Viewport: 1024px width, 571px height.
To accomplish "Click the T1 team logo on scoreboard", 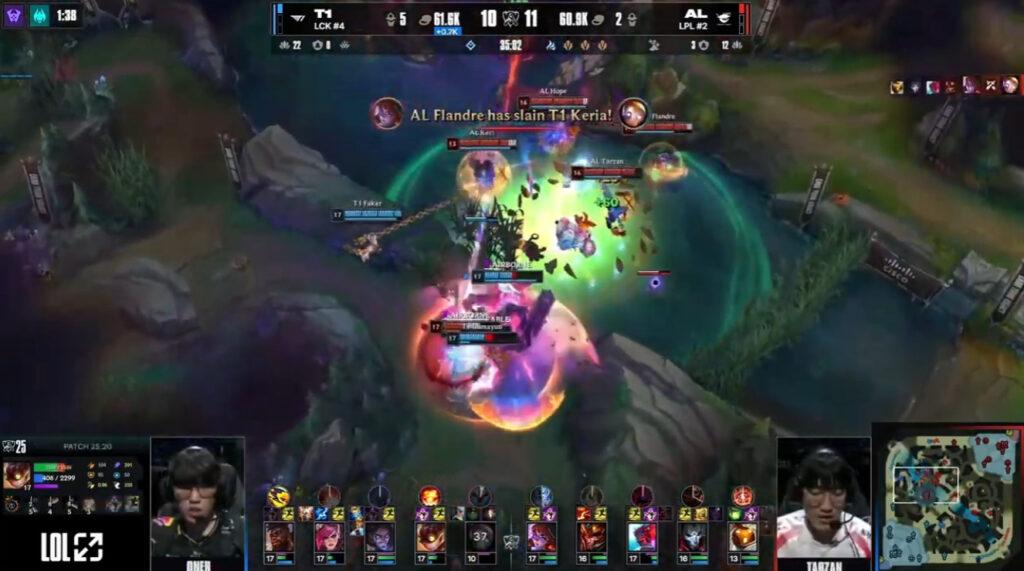I will 296,18.
